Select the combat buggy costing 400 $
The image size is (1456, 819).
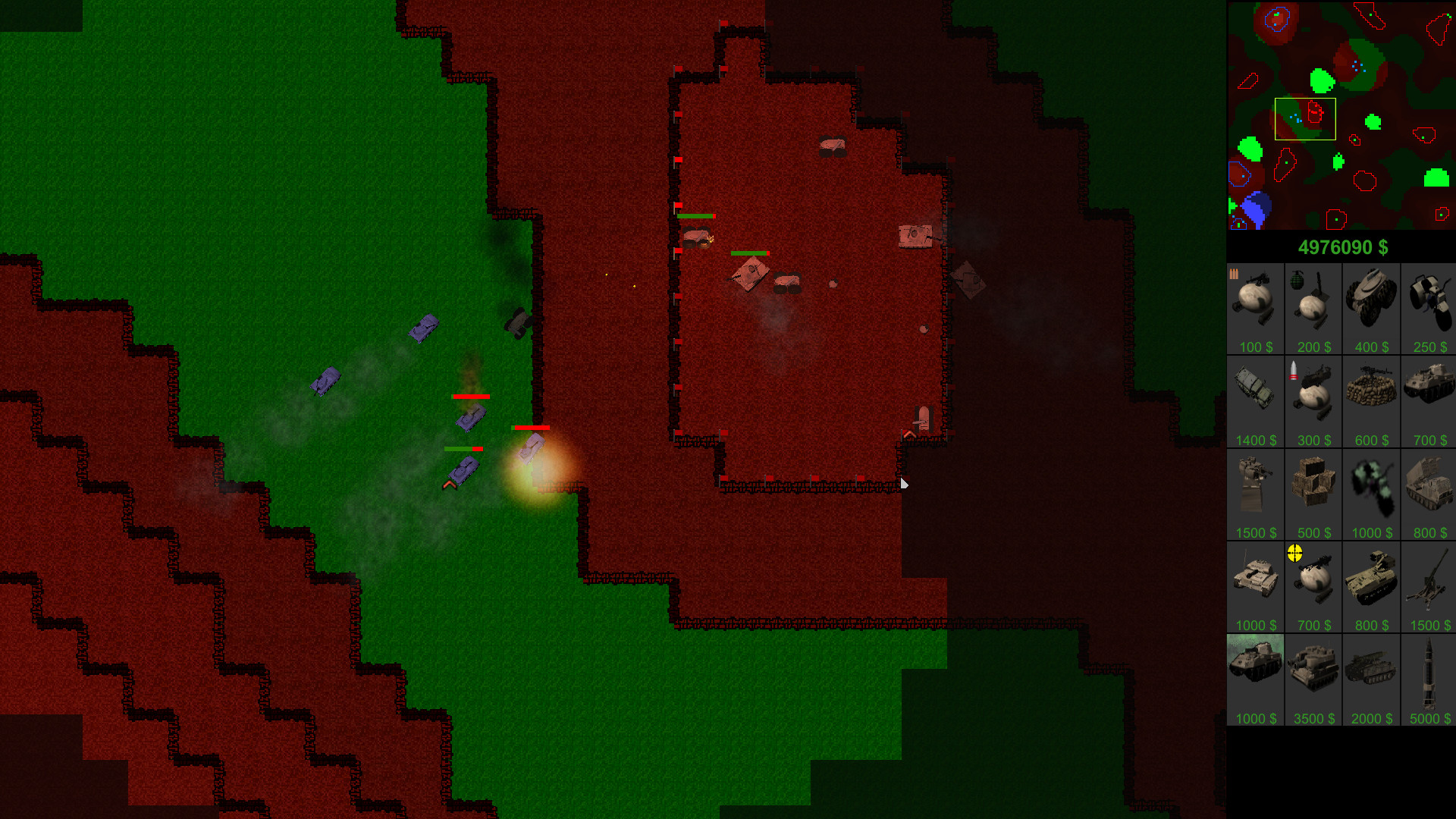click(1370, 303)
